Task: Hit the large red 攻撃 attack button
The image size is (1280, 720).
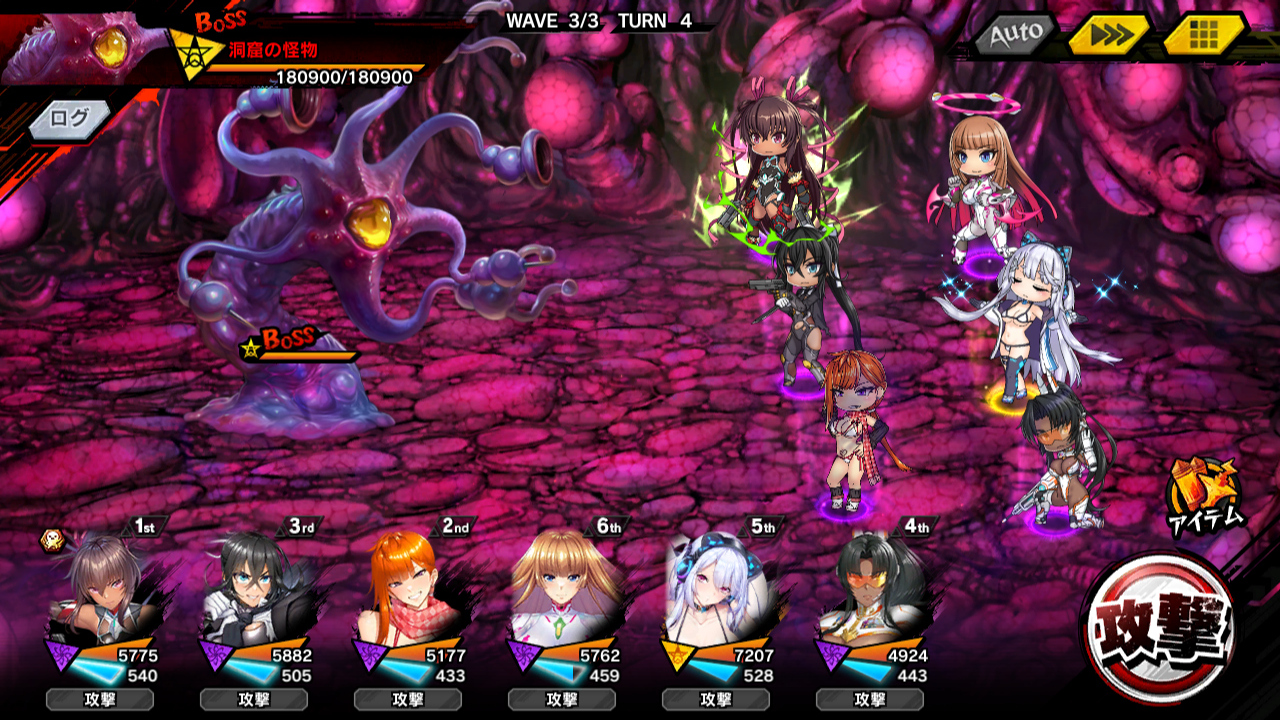Action: point(1160,629)
